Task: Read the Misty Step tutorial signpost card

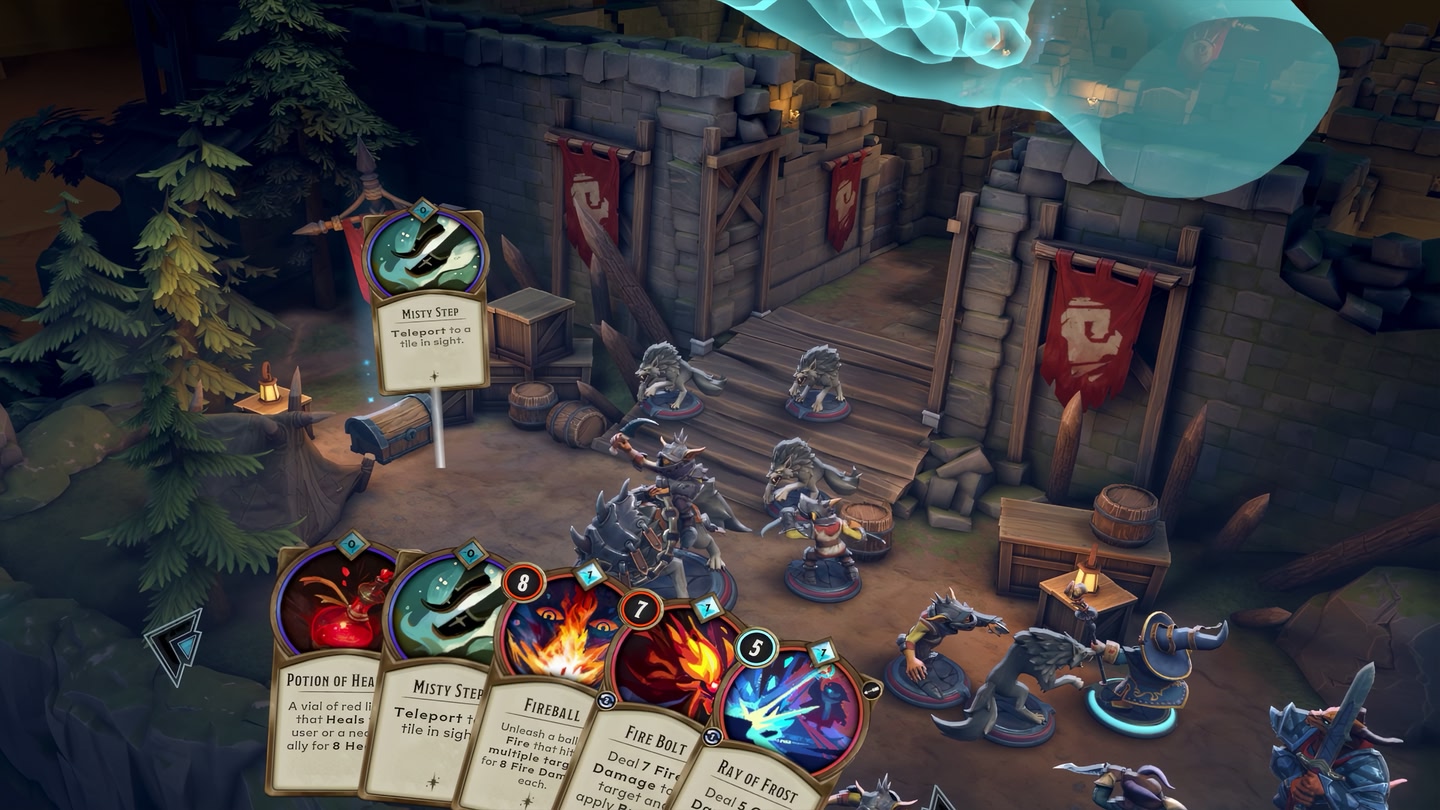Action: click(432, 340)
